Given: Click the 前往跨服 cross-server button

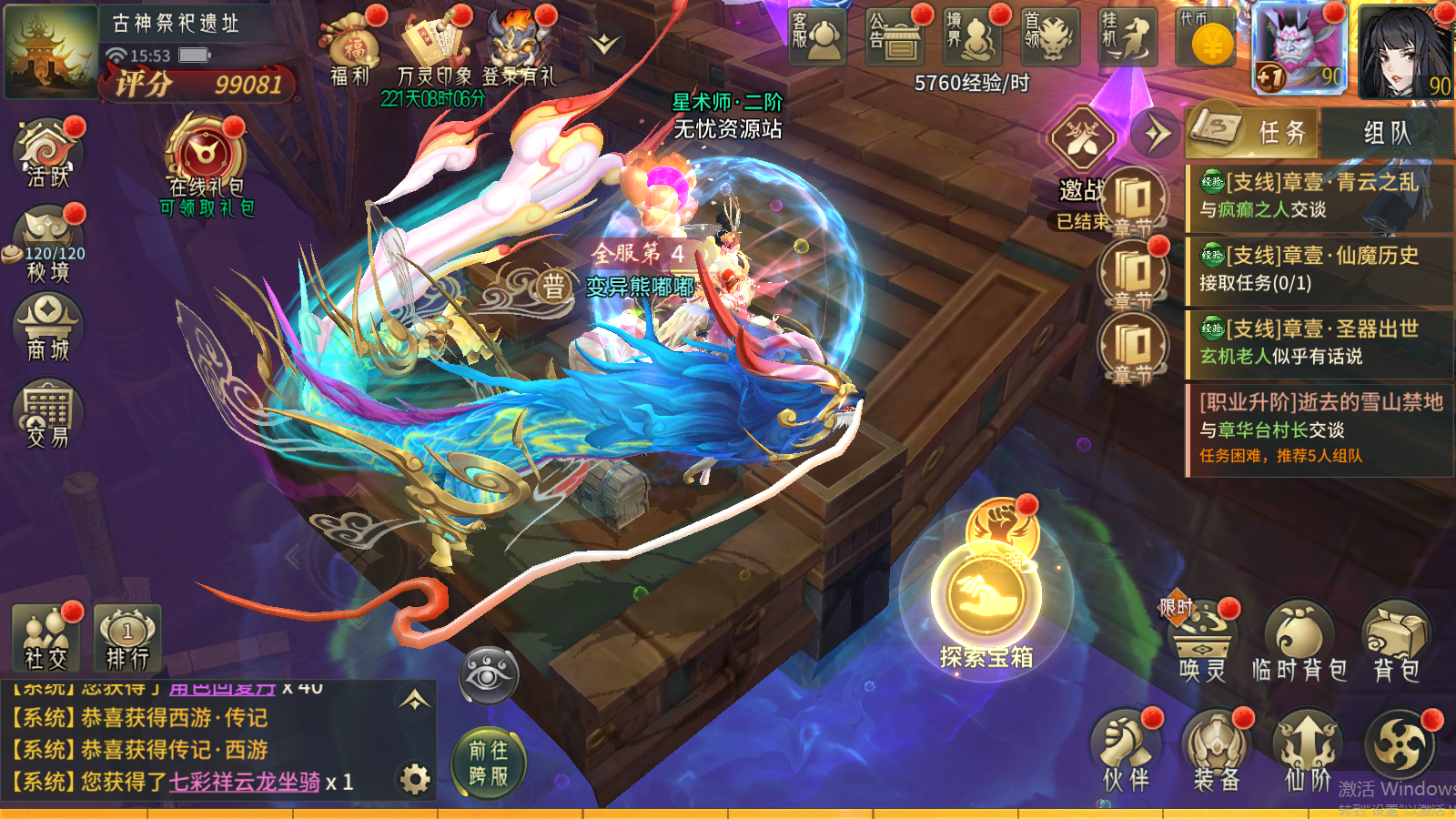Looking at the screenshot, I should [489, 763].
